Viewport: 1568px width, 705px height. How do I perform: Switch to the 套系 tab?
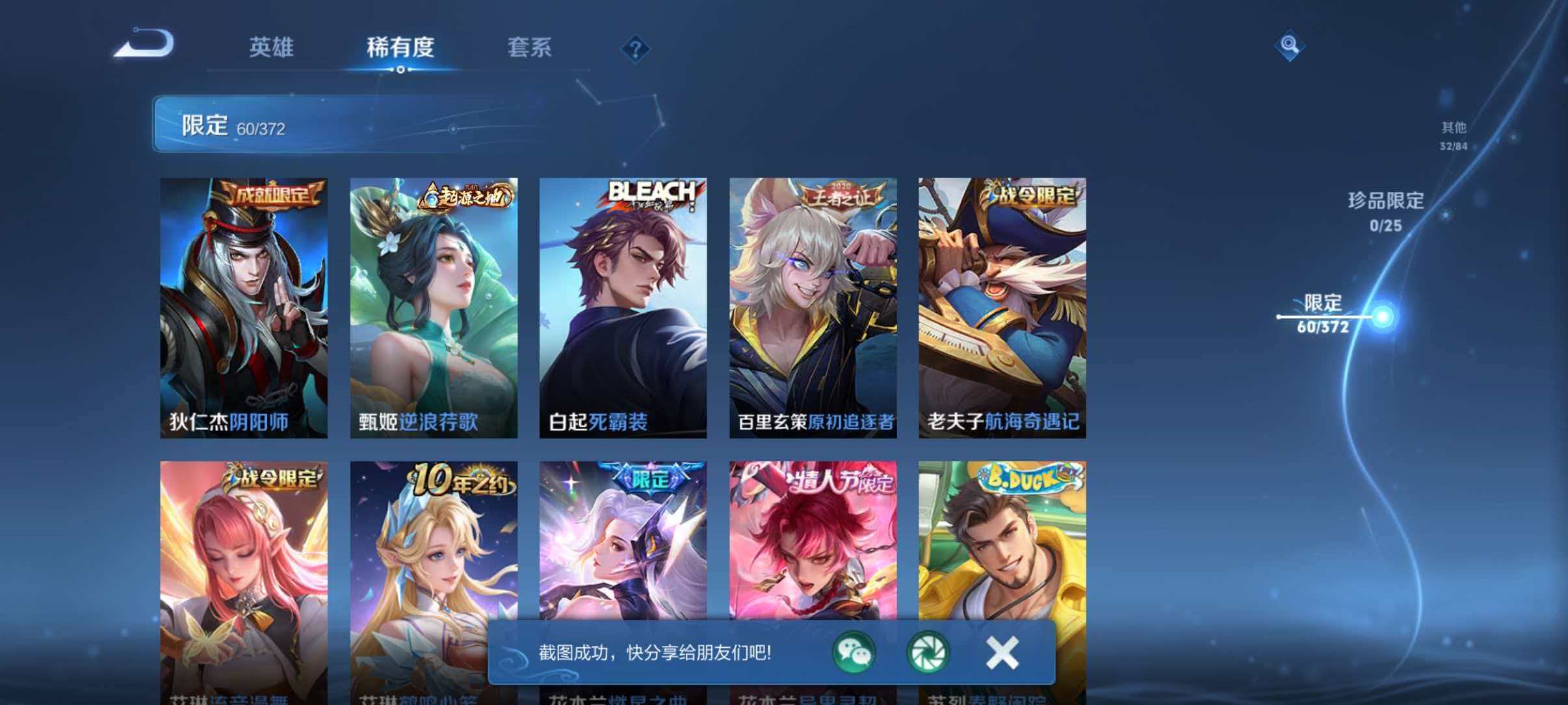529,47
